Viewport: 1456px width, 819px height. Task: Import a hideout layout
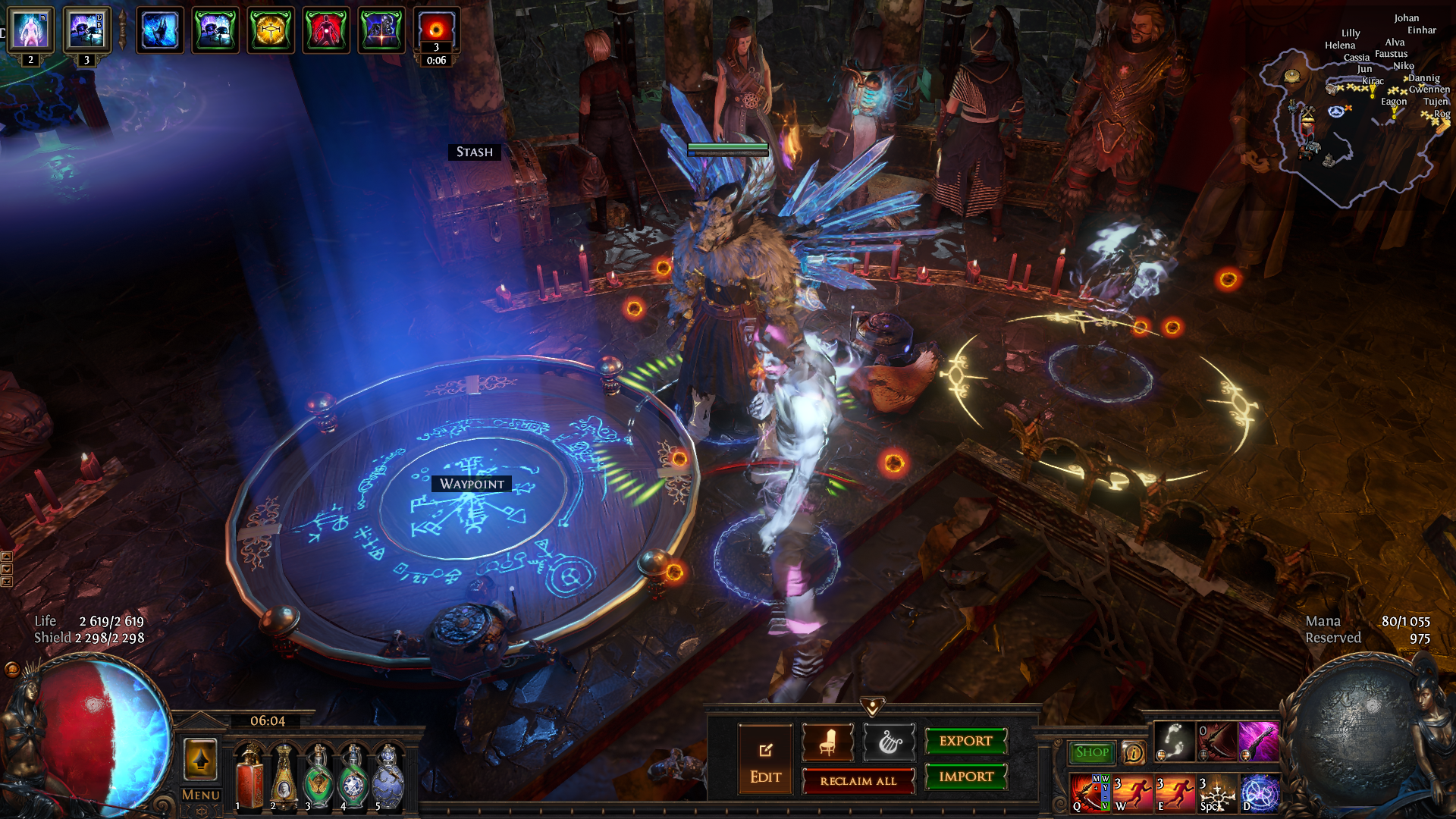965,777
